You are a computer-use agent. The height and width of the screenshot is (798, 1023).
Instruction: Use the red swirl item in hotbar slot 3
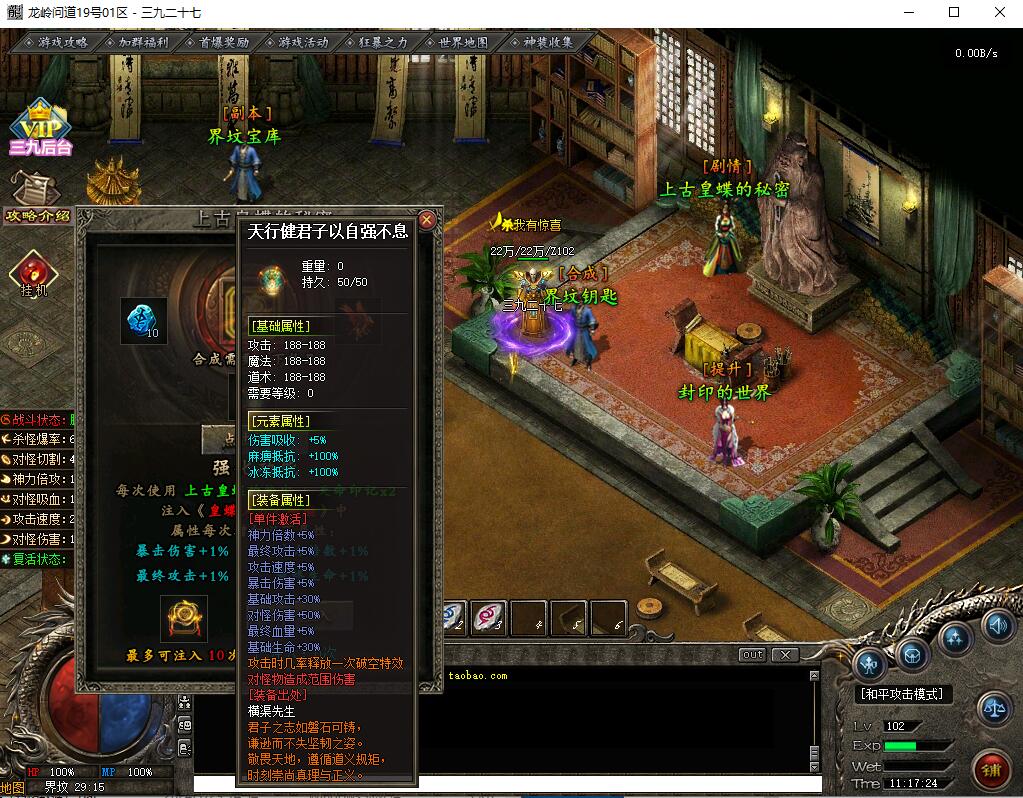pos(490,617)
